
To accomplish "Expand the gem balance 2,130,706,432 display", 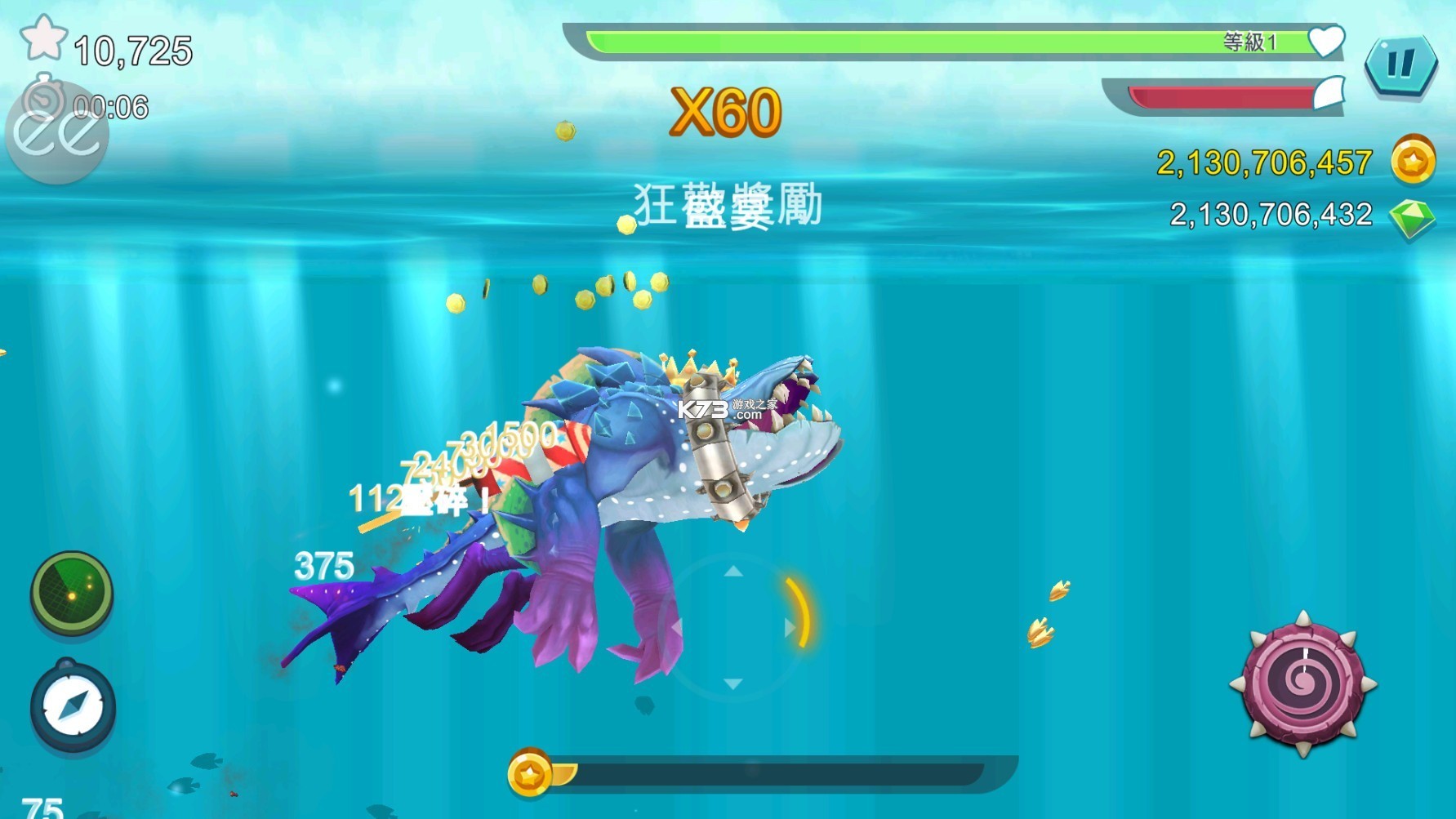I will coord(1270,214).
